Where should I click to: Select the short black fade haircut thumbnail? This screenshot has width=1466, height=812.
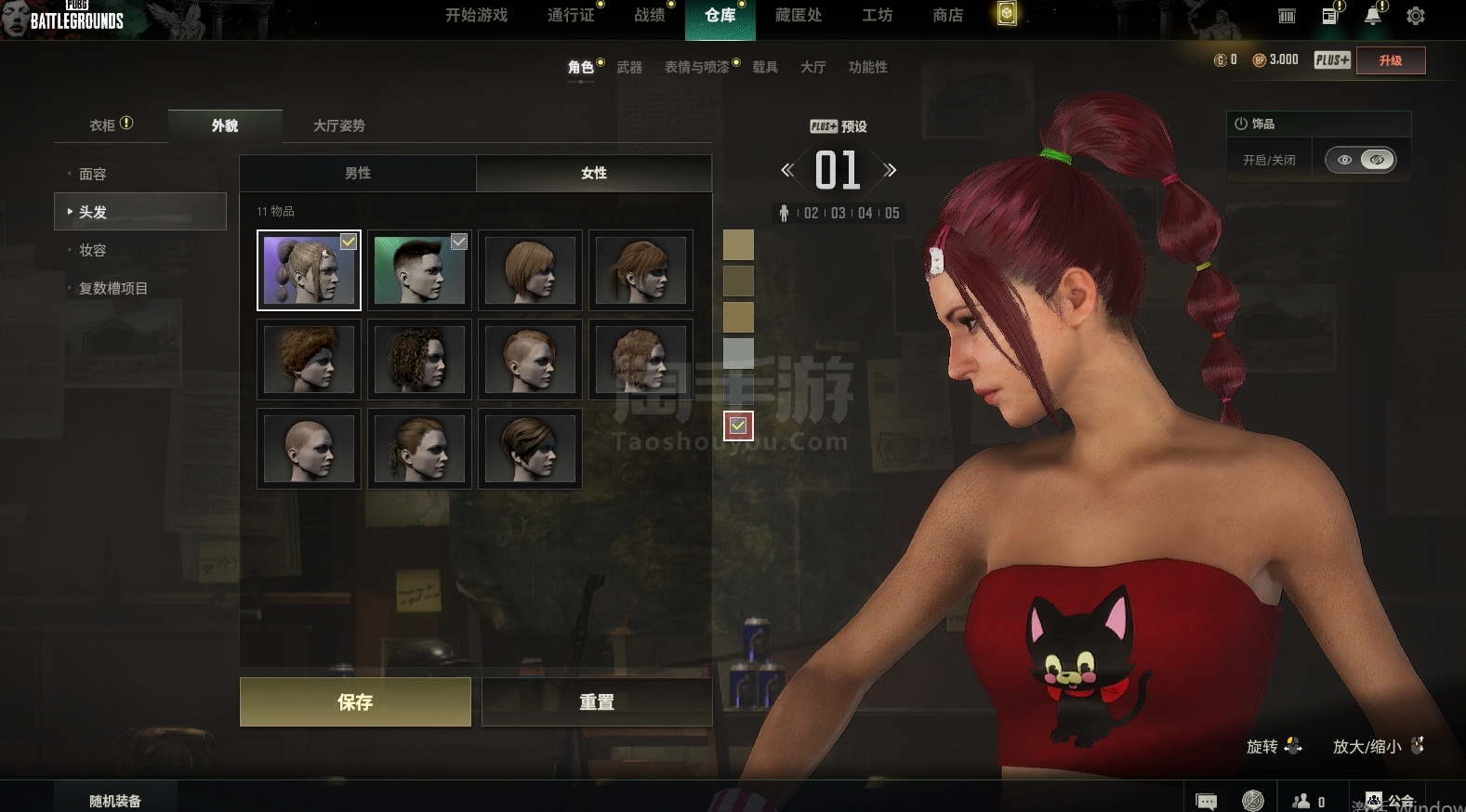pyautogui.click(x=419, y=270)
